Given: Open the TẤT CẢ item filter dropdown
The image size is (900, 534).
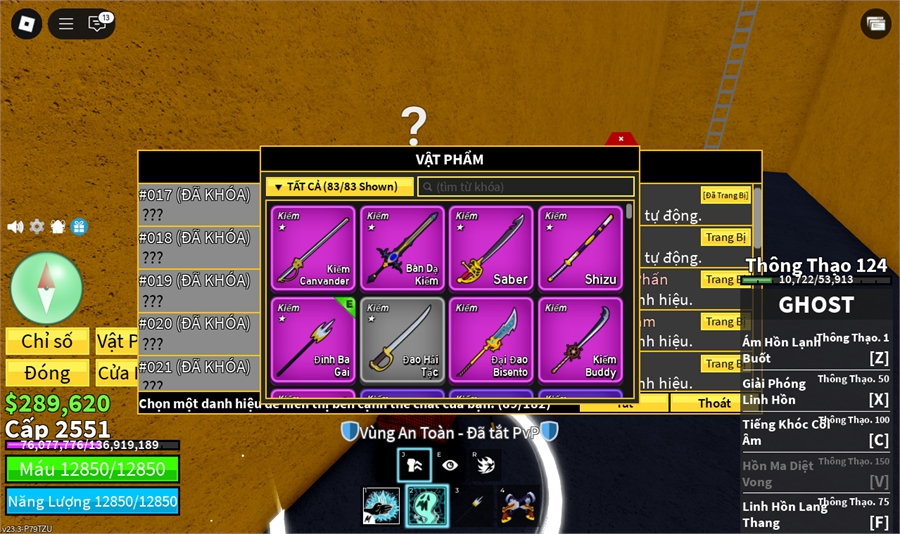Looking at the screenshot, I should tap(340, 187).
